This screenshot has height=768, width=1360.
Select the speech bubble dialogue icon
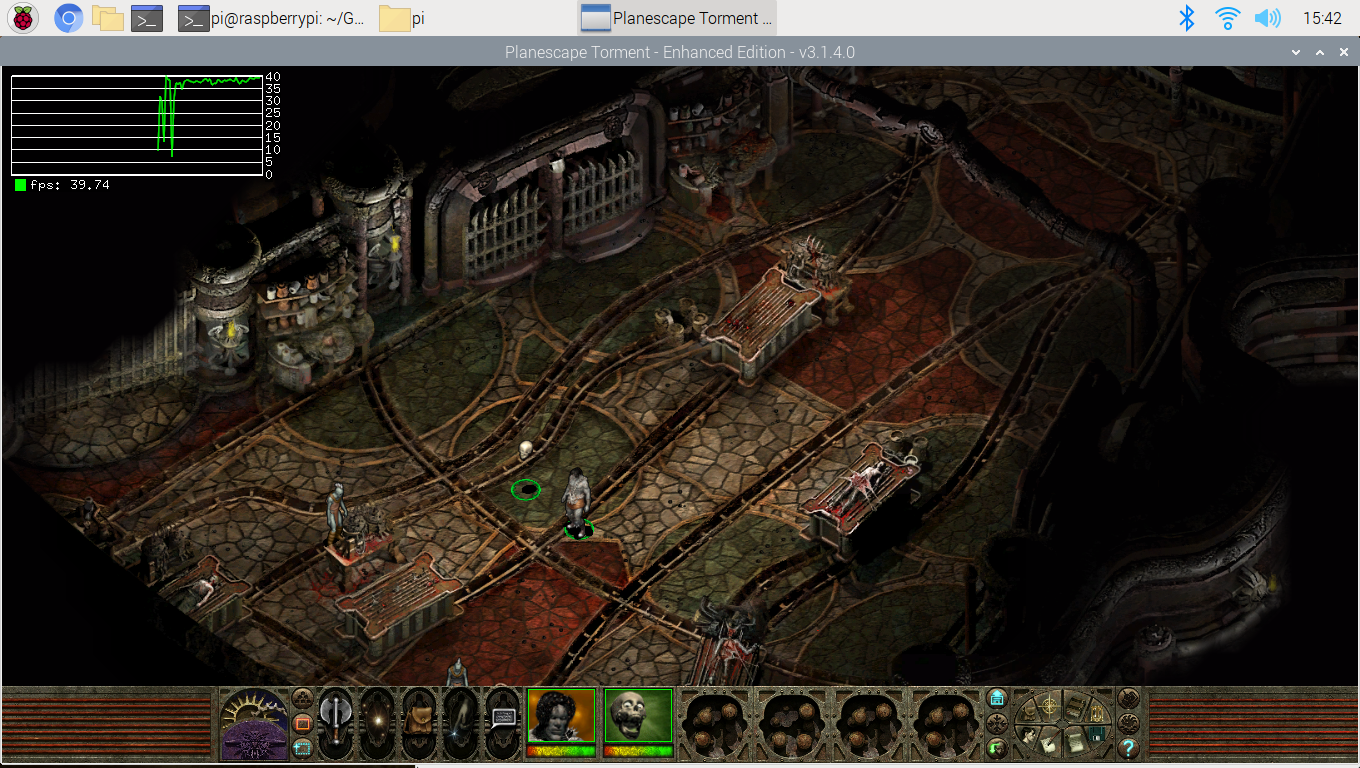pos(502,717)
